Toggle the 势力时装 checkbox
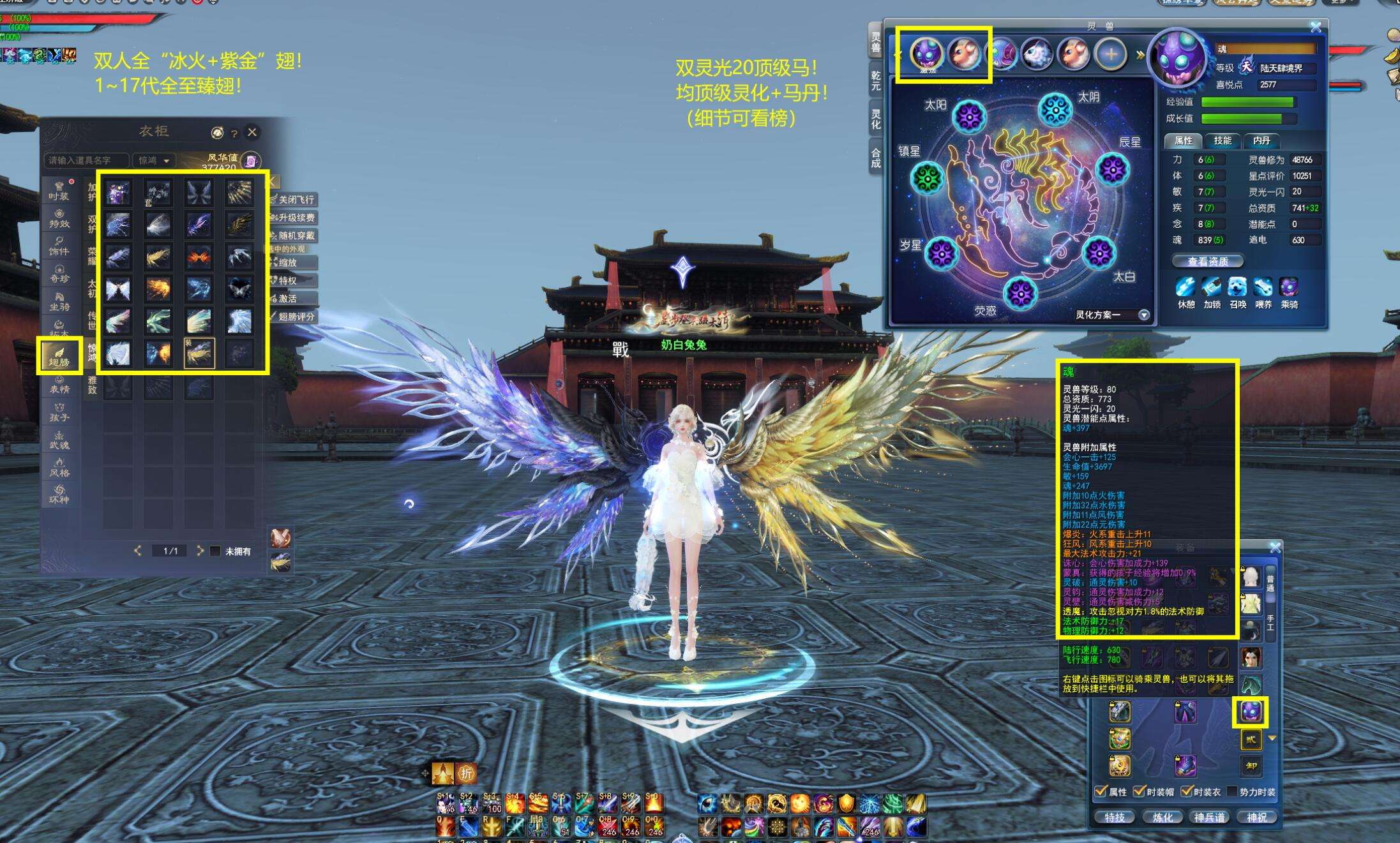Image resolution: width=1400 pixels, height=843 pixels. point(1231,791)
